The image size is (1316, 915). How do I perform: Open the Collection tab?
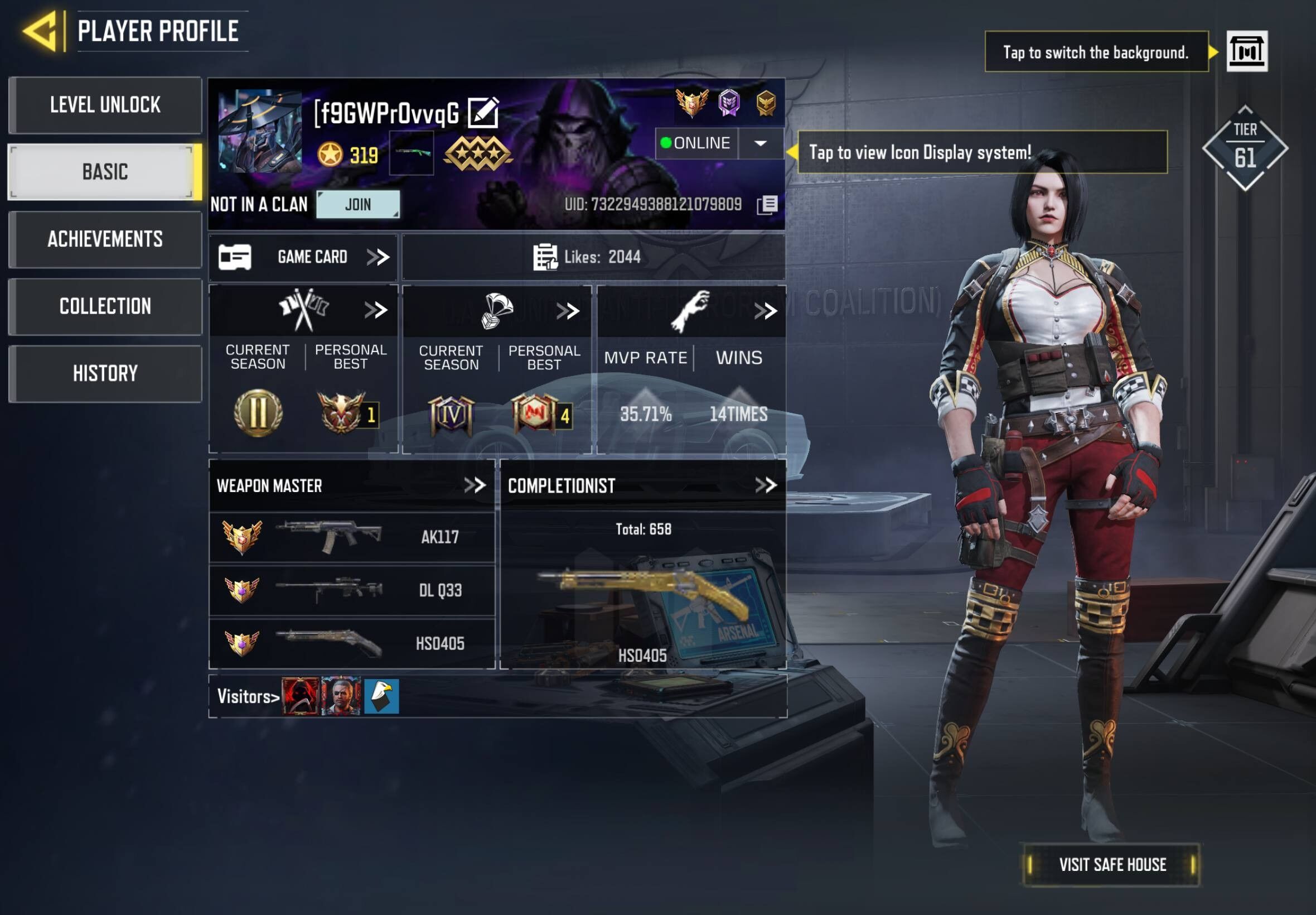(x=105, y=306)
